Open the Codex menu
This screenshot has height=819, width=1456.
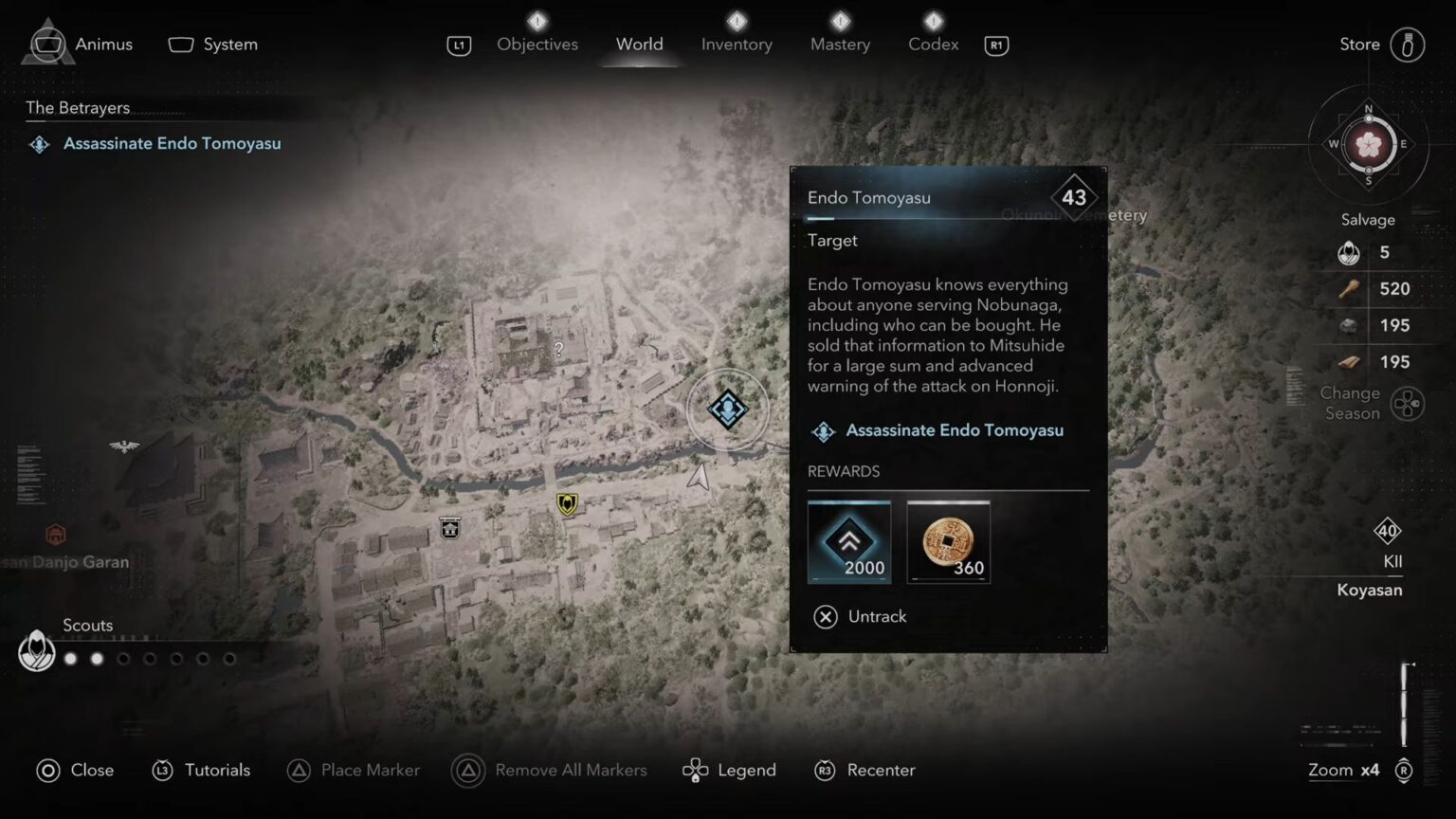932,44
